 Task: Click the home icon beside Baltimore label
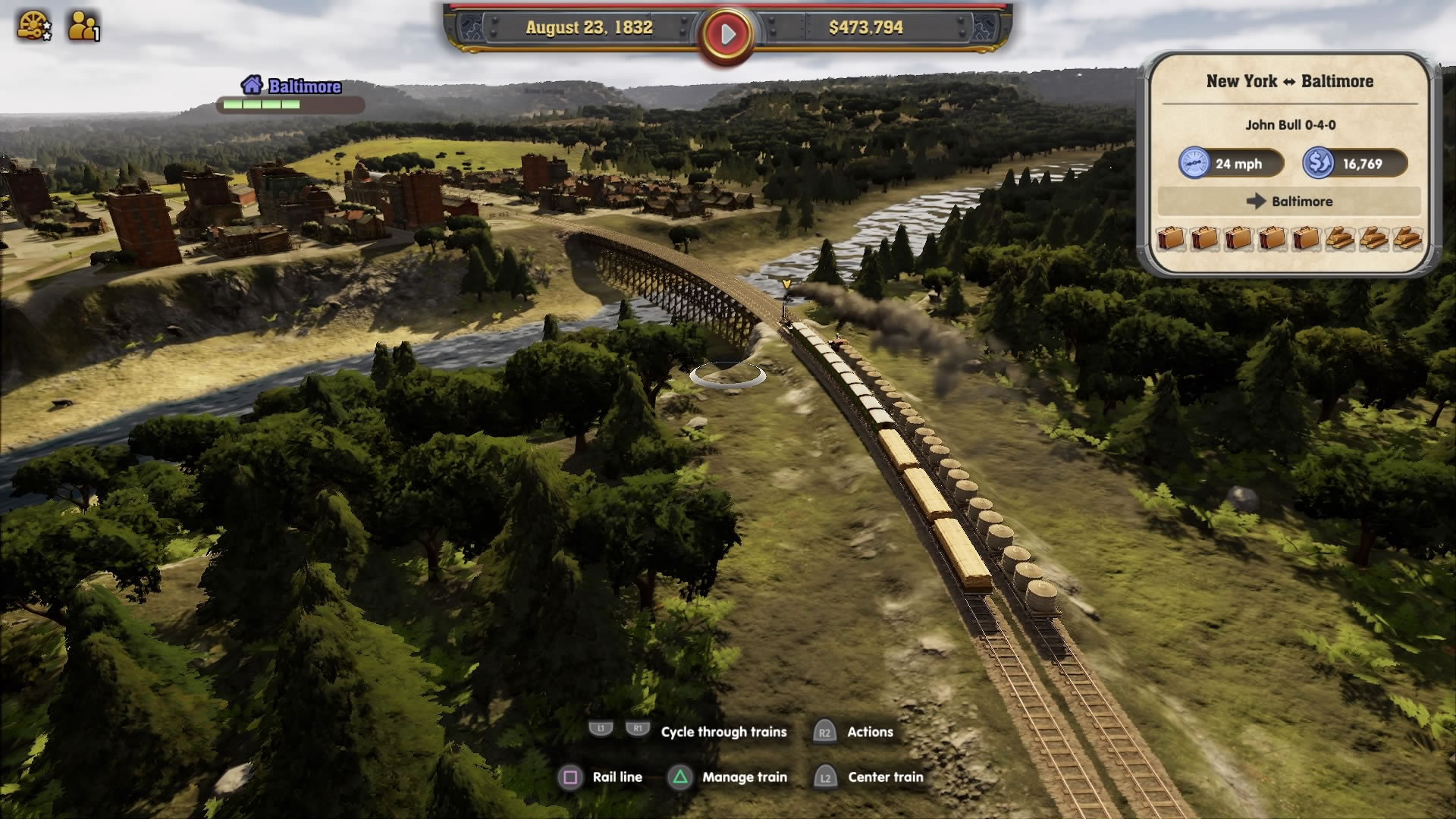pyautogui.click(x=250, y=86)
